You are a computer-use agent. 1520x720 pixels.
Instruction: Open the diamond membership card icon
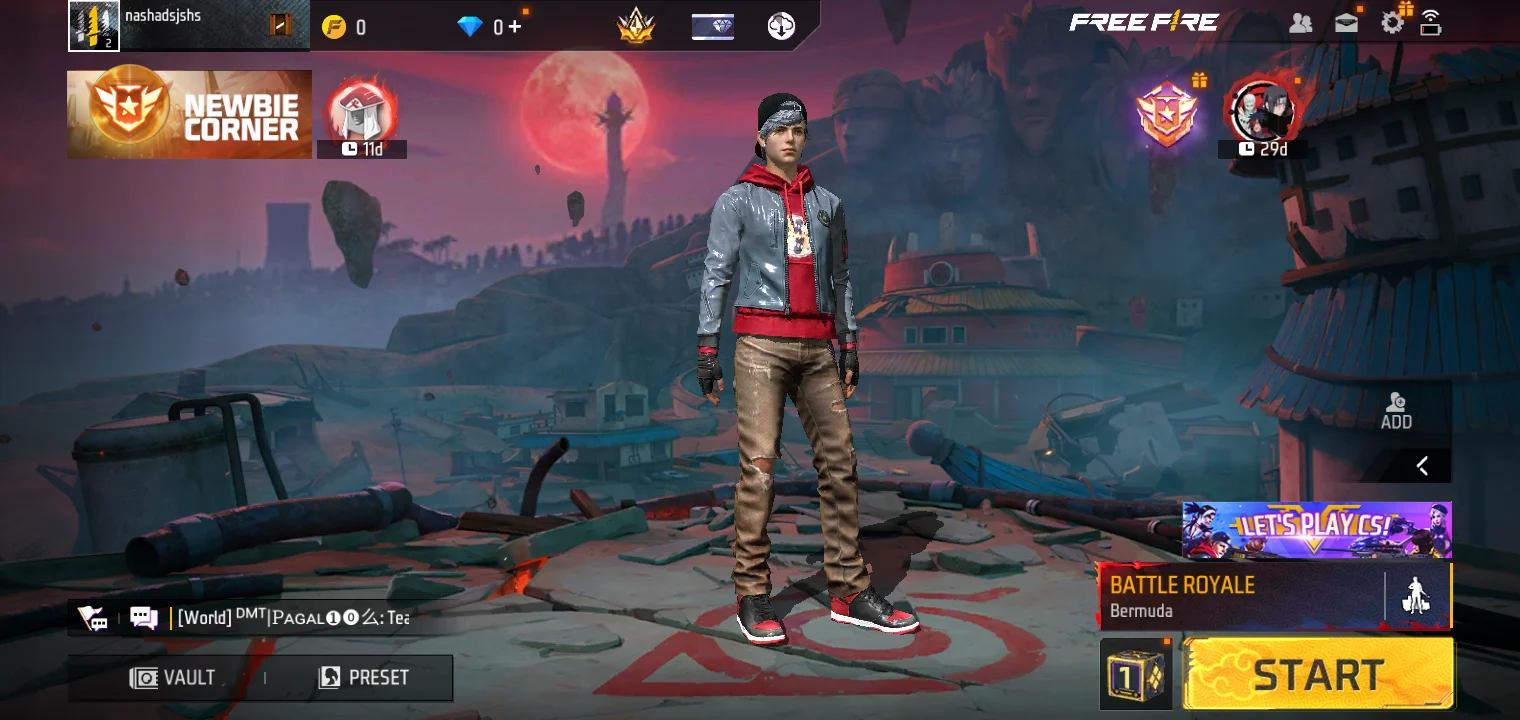pos(712,27)
